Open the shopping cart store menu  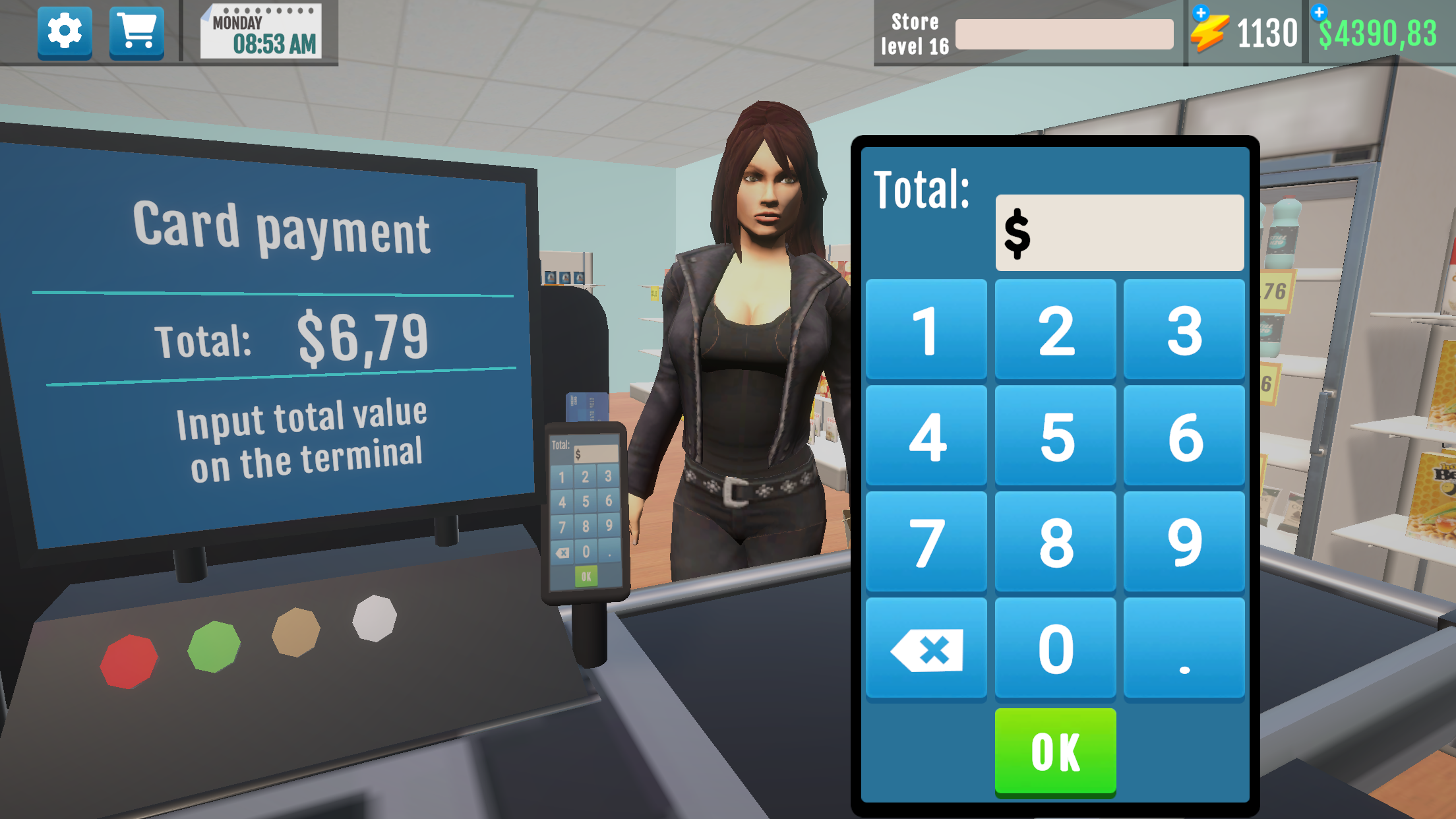[x=136, y=31]
